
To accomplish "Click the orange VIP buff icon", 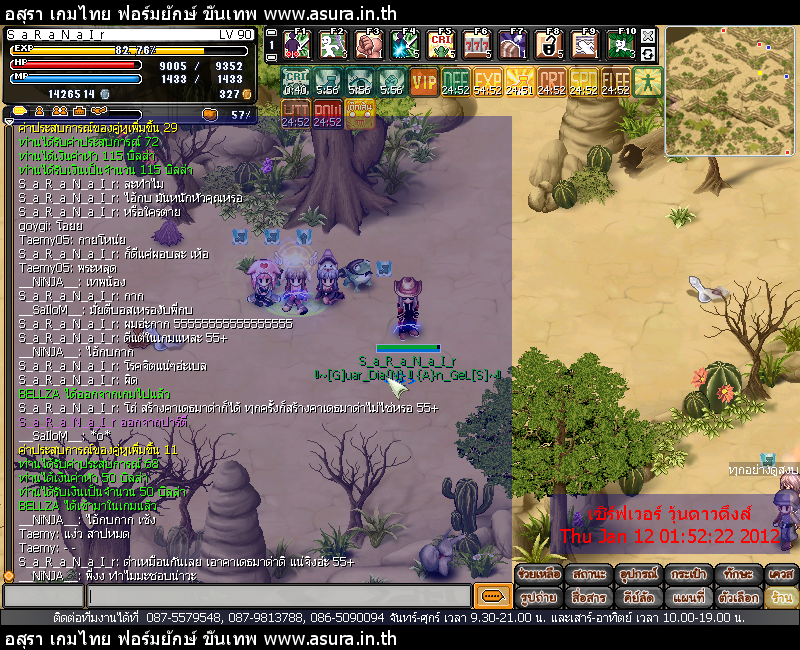I will tap(424, 82).
